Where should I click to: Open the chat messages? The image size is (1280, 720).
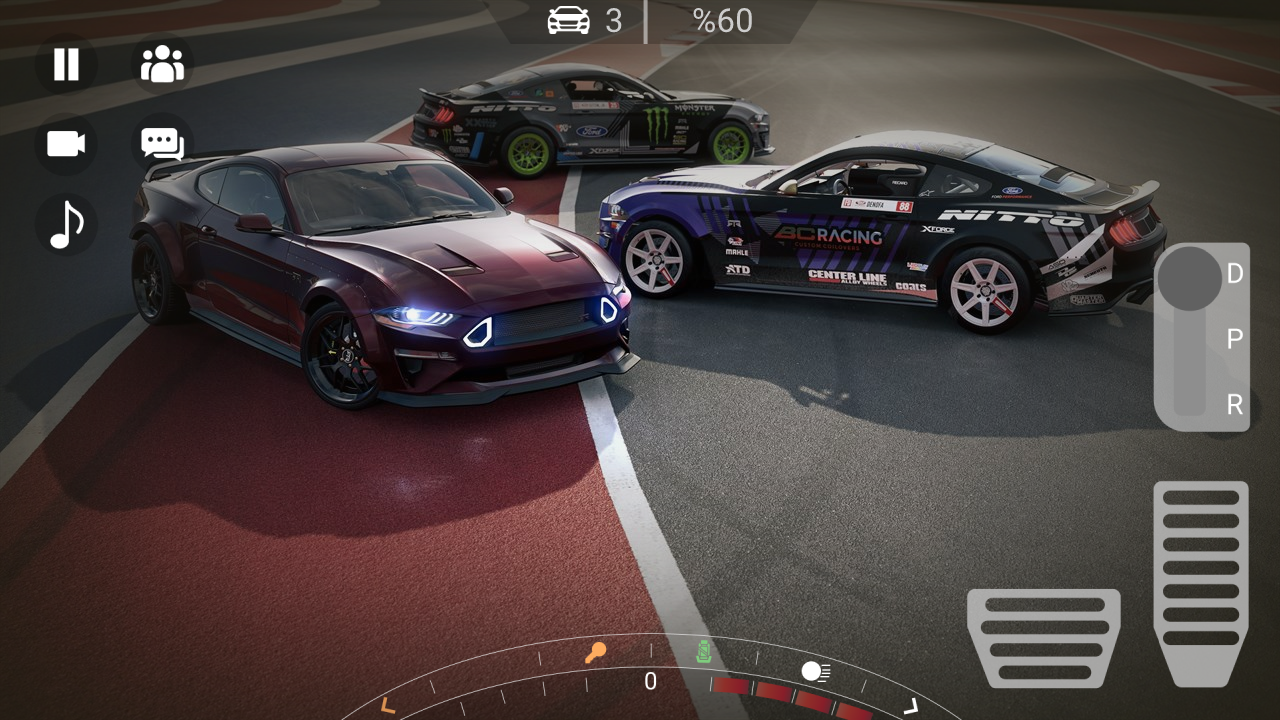pyautogui.click(x=162, y=144)
